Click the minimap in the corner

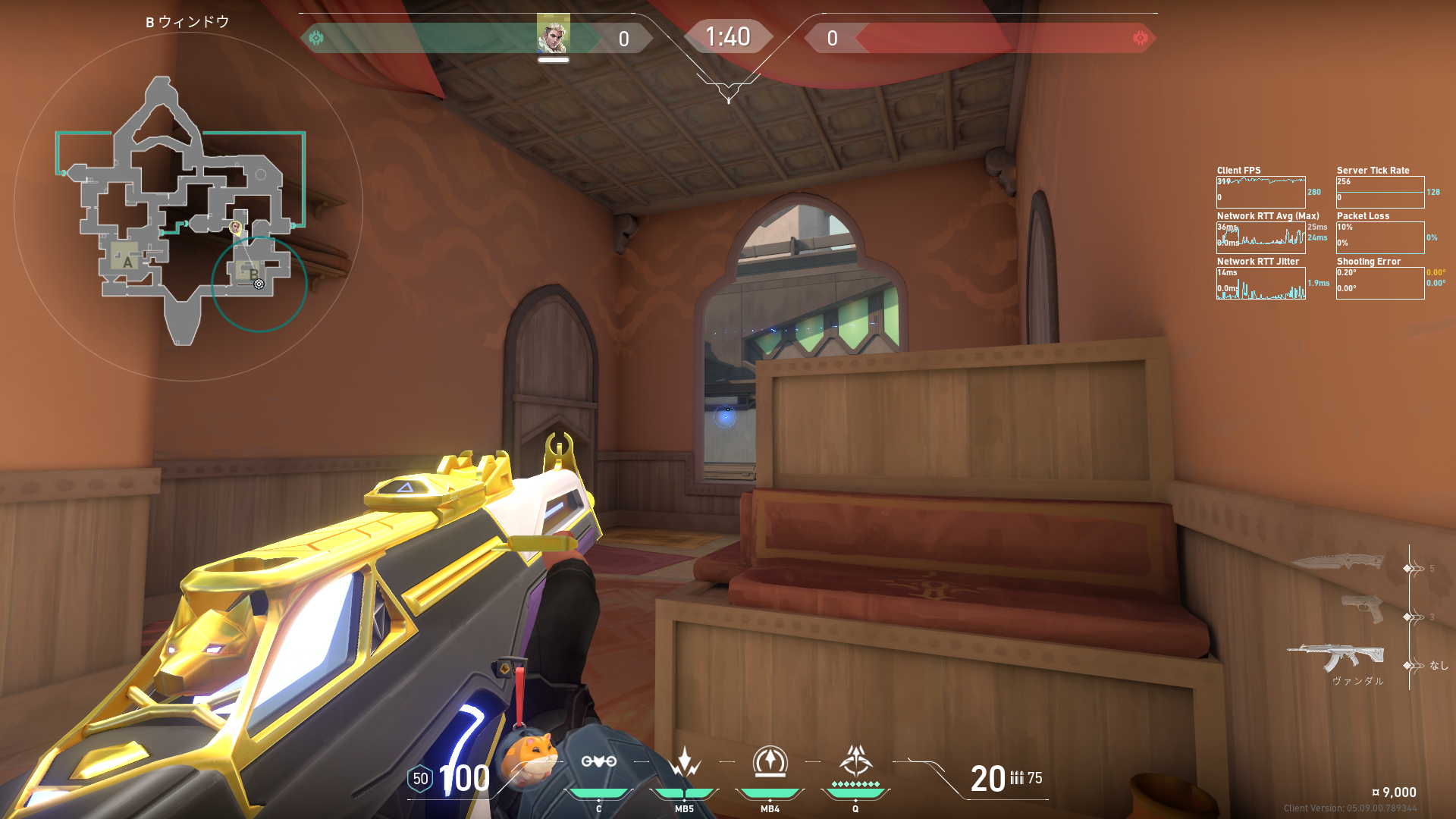[187, 206]
